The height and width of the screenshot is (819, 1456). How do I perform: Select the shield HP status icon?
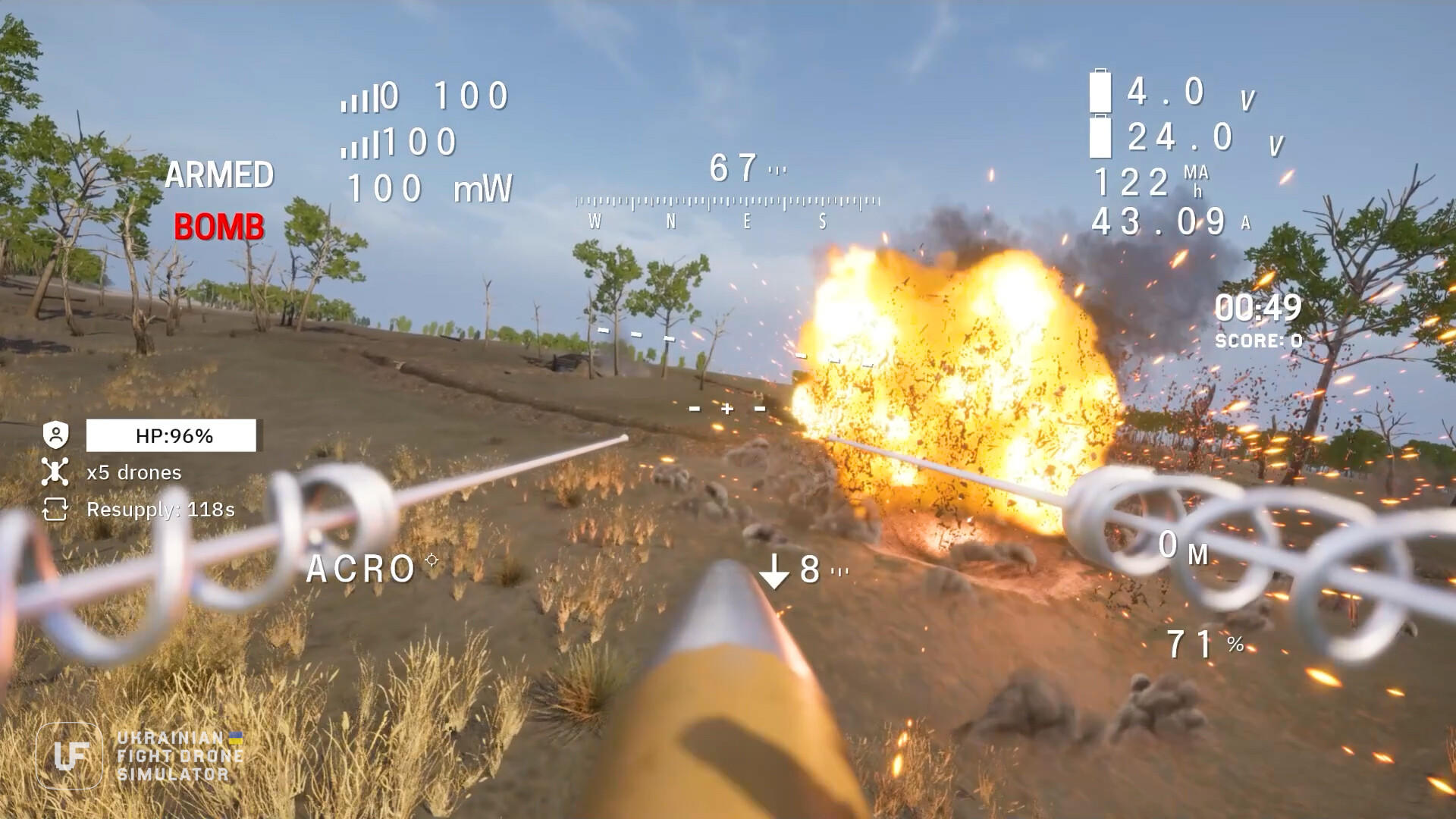click(57, 435)
